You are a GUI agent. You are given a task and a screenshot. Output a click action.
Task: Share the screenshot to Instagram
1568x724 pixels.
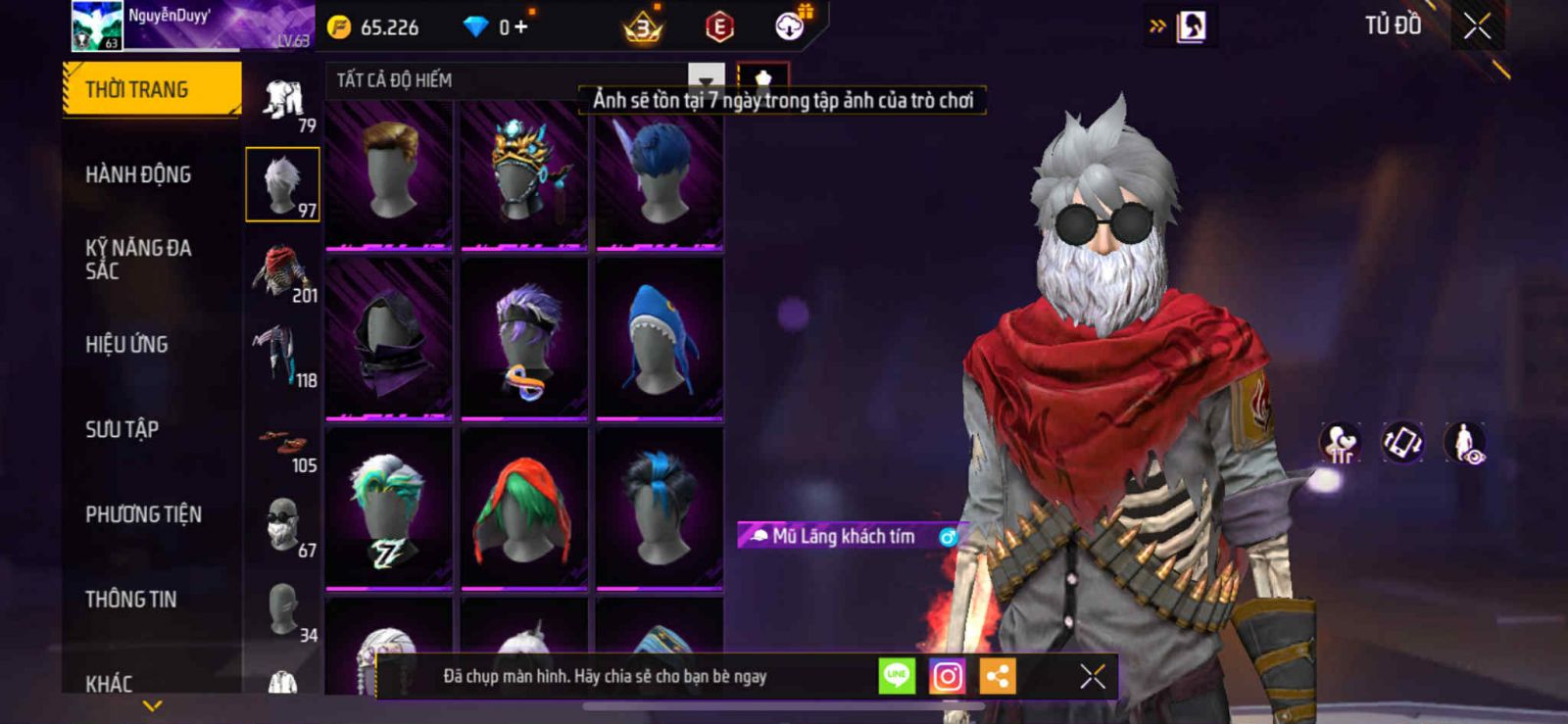click(947, 676)
